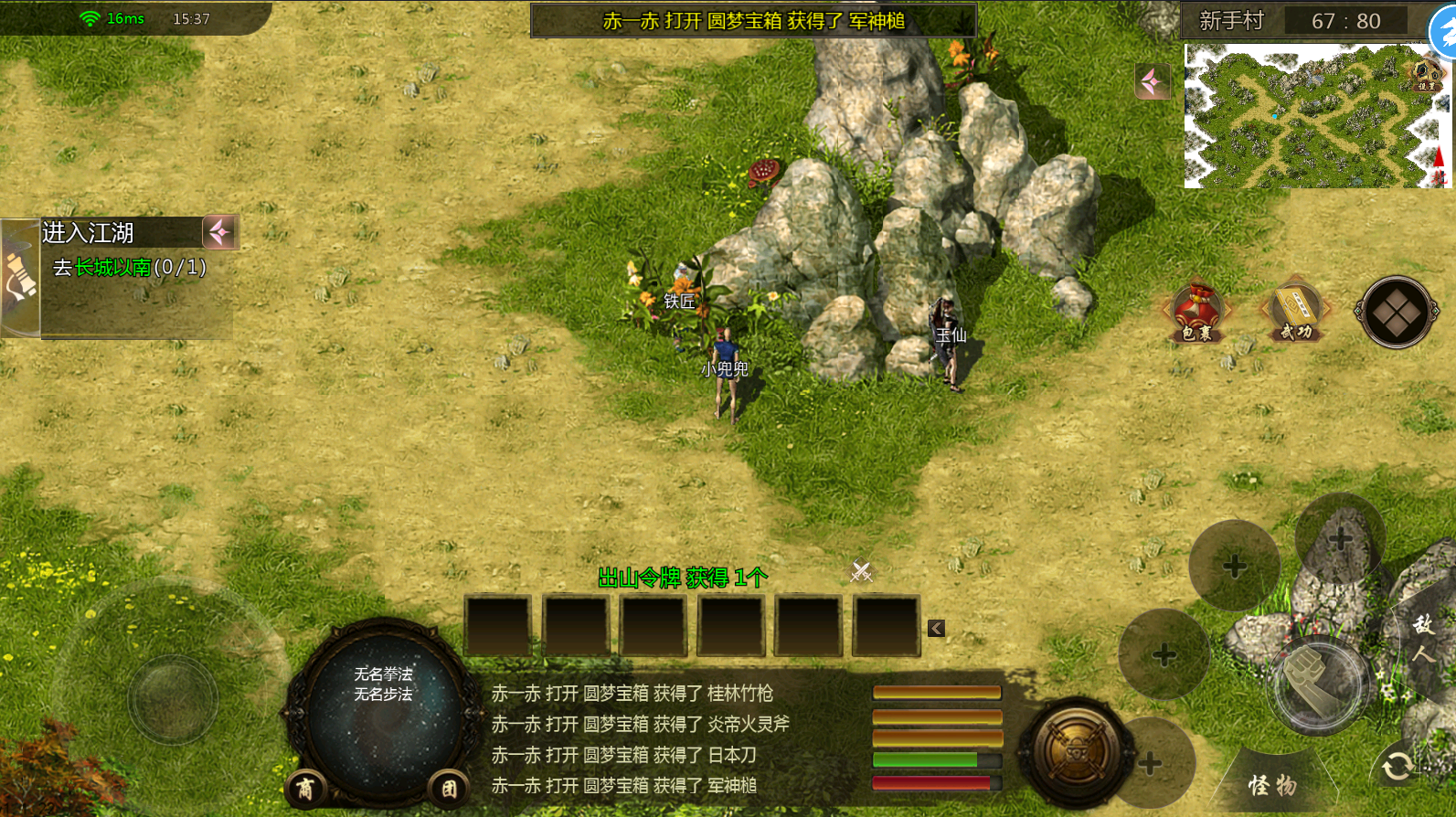This screenshot has height=817, width=1456.
Task: Click the blue bird overlay icon
Action: [x=1444, y=33]
